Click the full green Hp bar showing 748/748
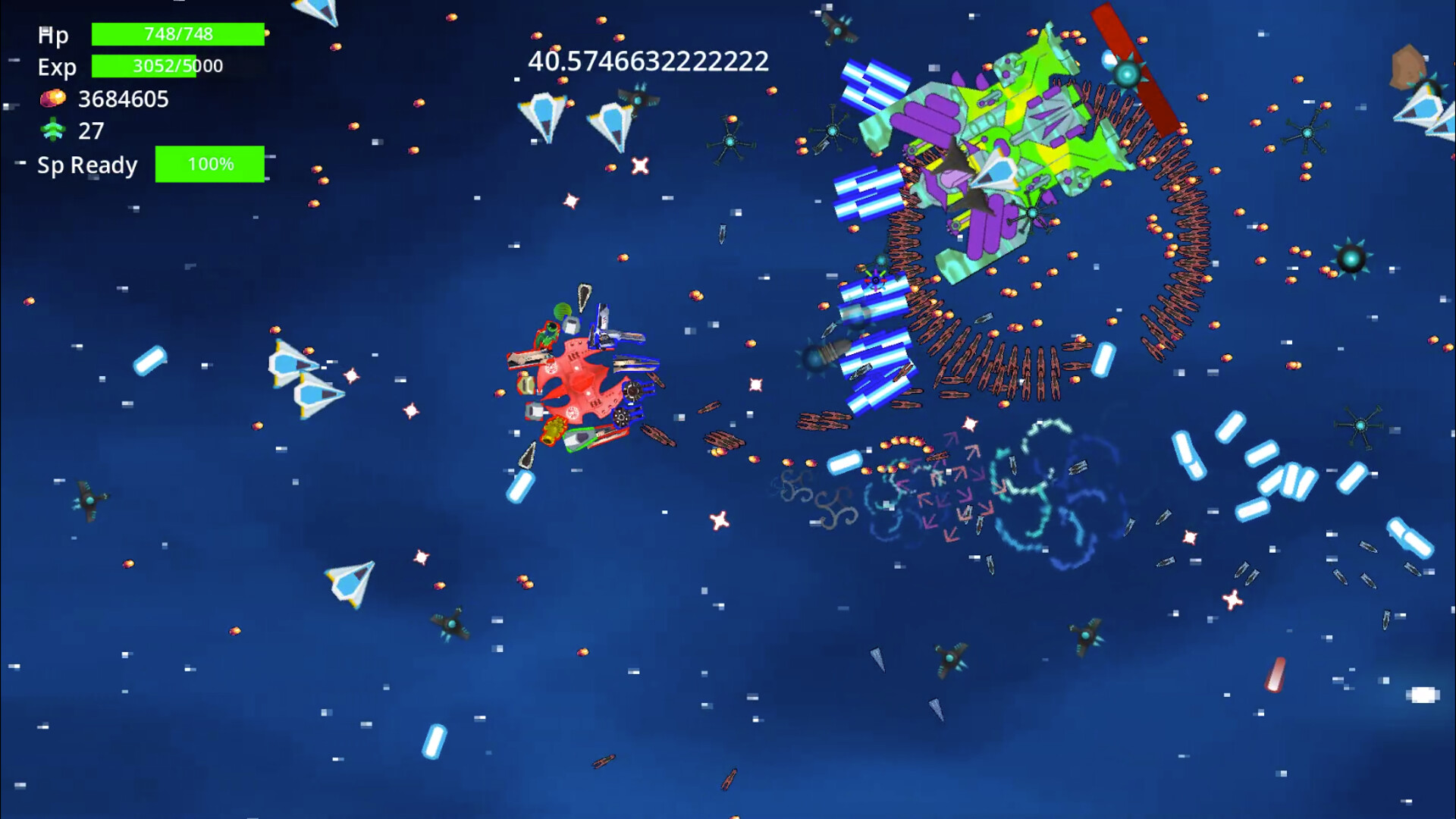1456x819 pixels. [177, 33]
